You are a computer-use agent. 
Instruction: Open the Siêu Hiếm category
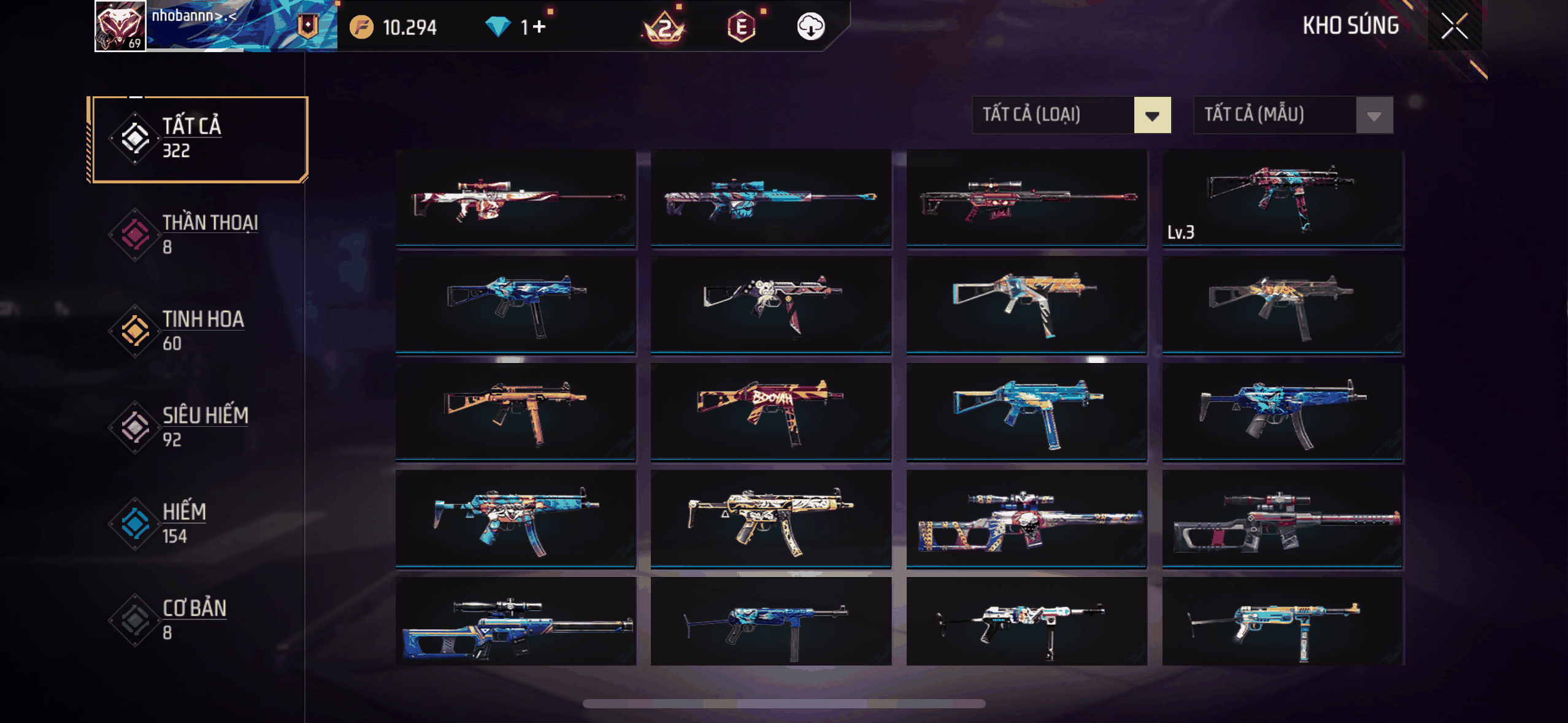click(198, 427)
